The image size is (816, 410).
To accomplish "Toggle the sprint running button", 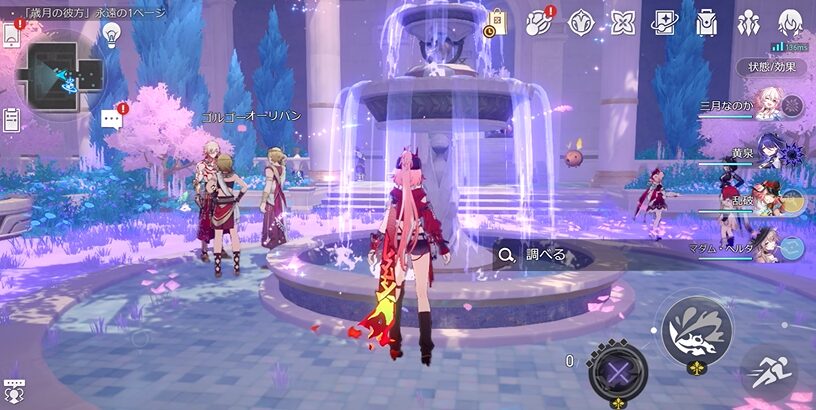I will coord(769,373).
